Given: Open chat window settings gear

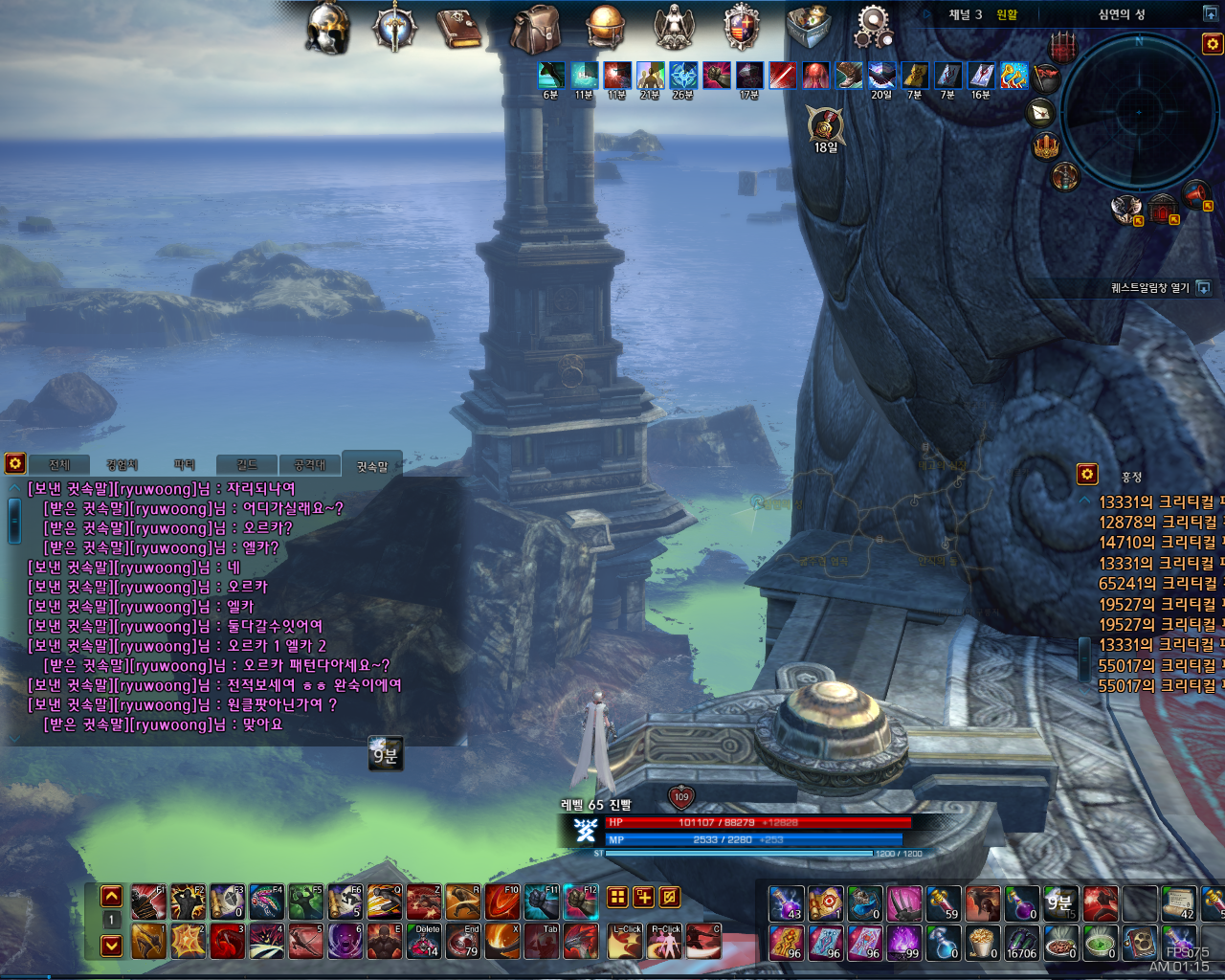Looking at the screenshot, I should [x=14, y=463].
